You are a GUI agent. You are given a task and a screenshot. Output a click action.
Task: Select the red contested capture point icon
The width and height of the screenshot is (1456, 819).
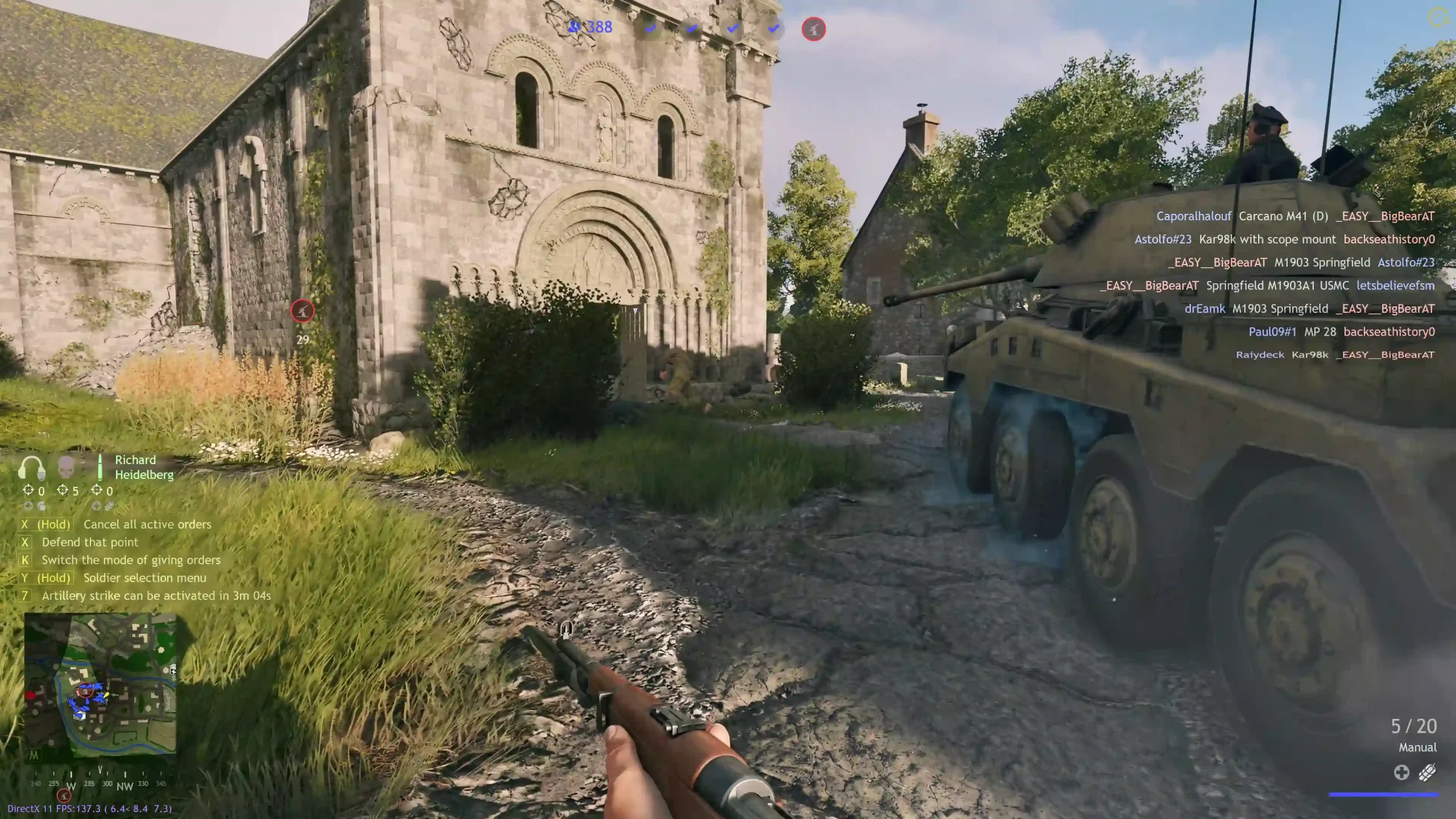(813, 29)
